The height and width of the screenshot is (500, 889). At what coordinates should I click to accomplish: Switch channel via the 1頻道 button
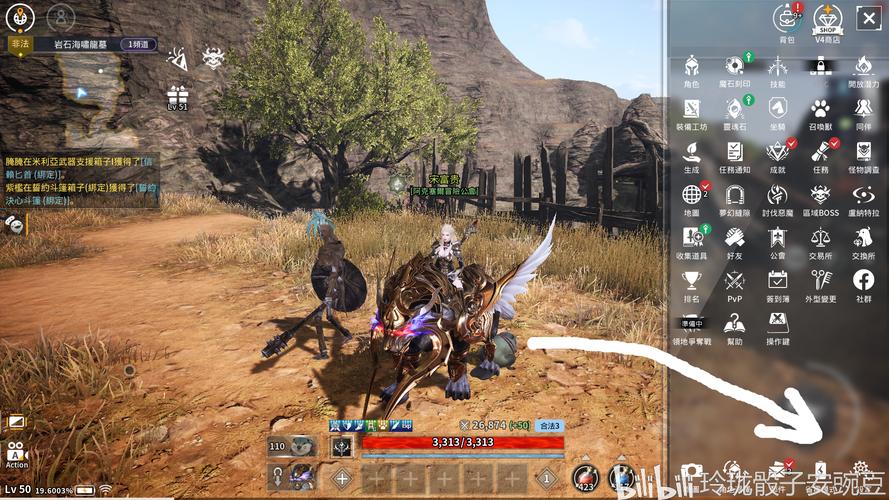[x=139, y=44]
